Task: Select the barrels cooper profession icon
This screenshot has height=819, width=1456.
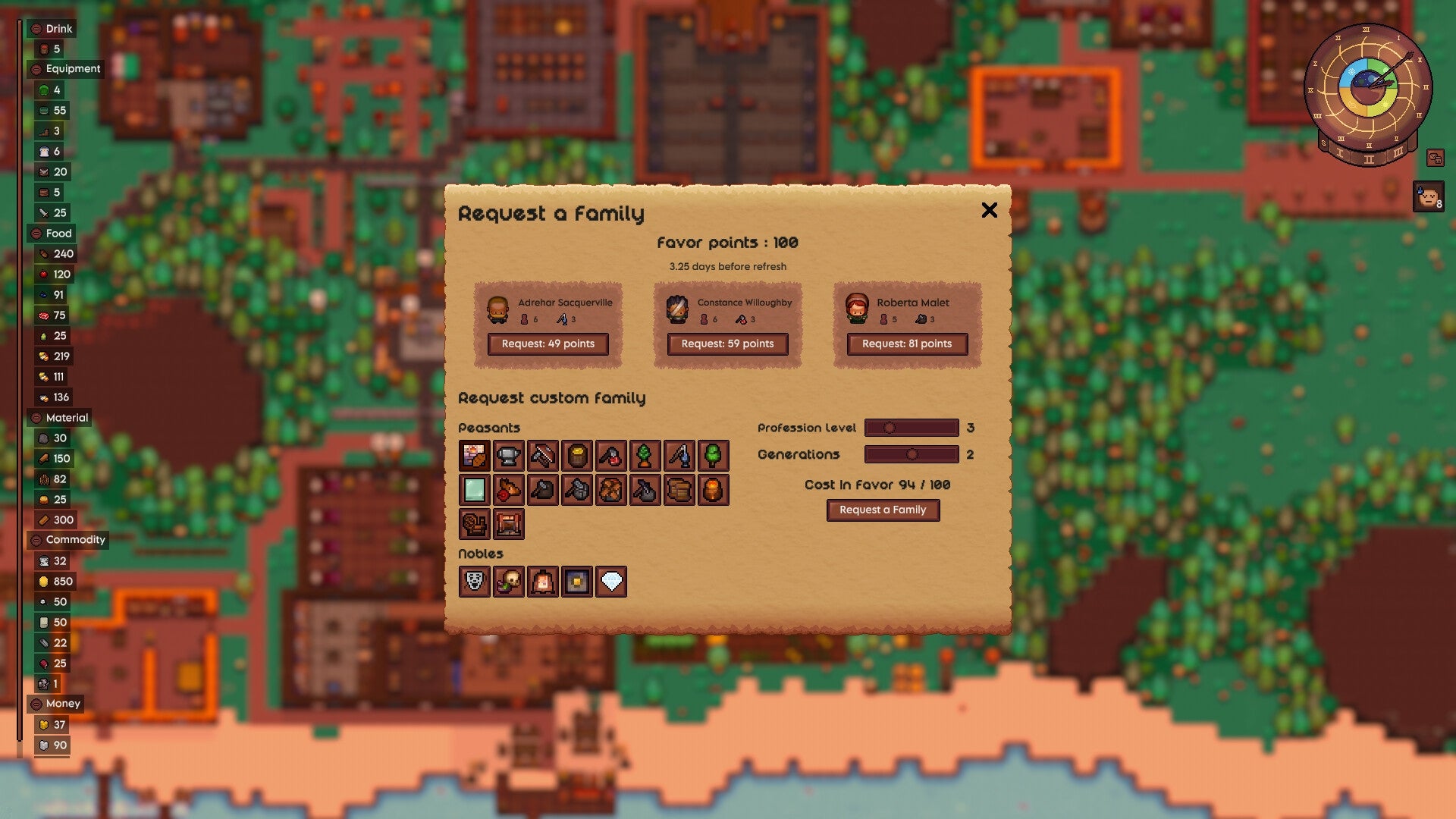Action: 679,491
